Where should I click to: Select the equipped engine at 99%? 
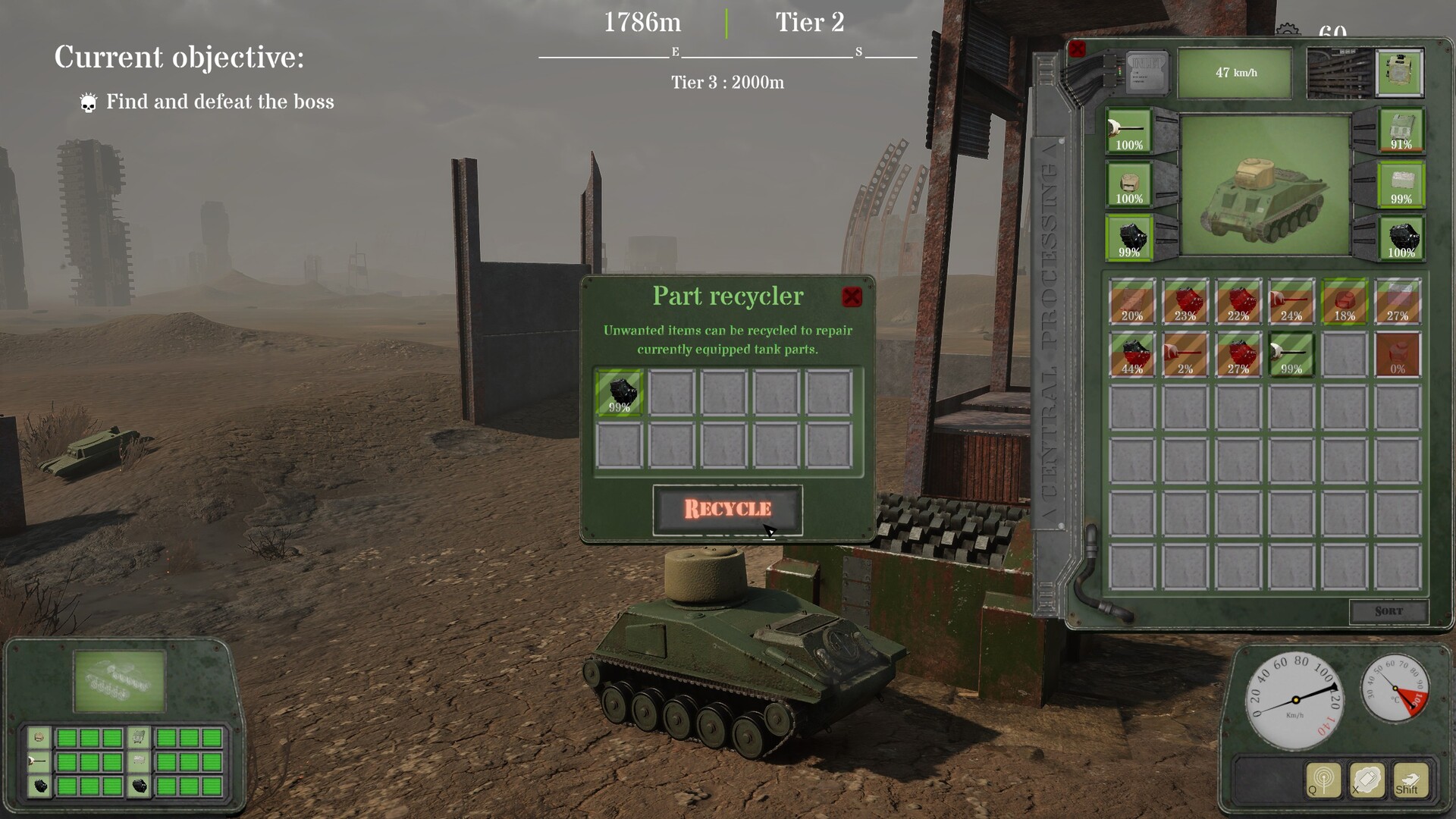(x=1129, y=237)
